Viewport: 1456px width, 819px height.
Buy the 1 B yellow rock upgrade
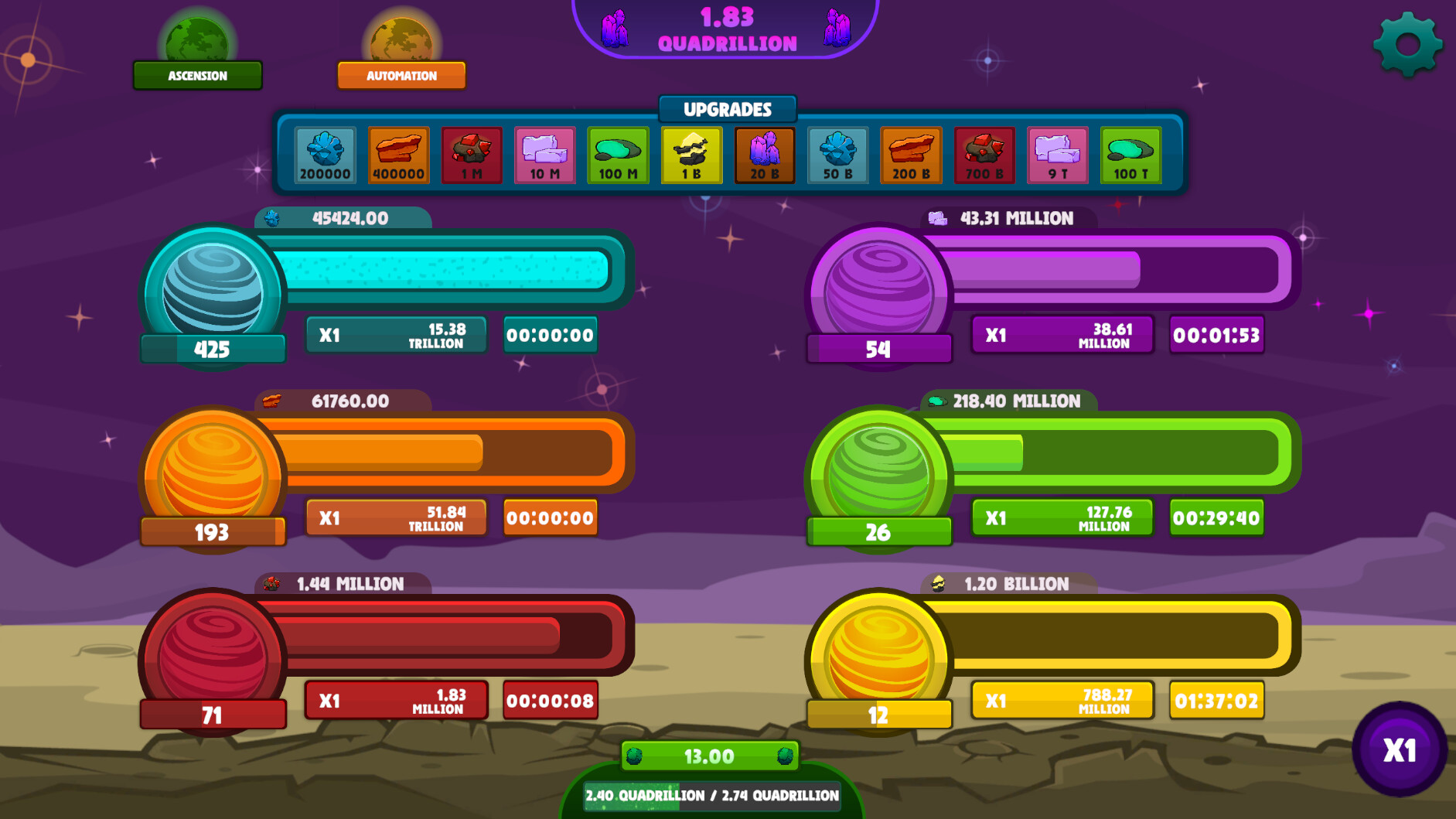(x=690, y=153)
